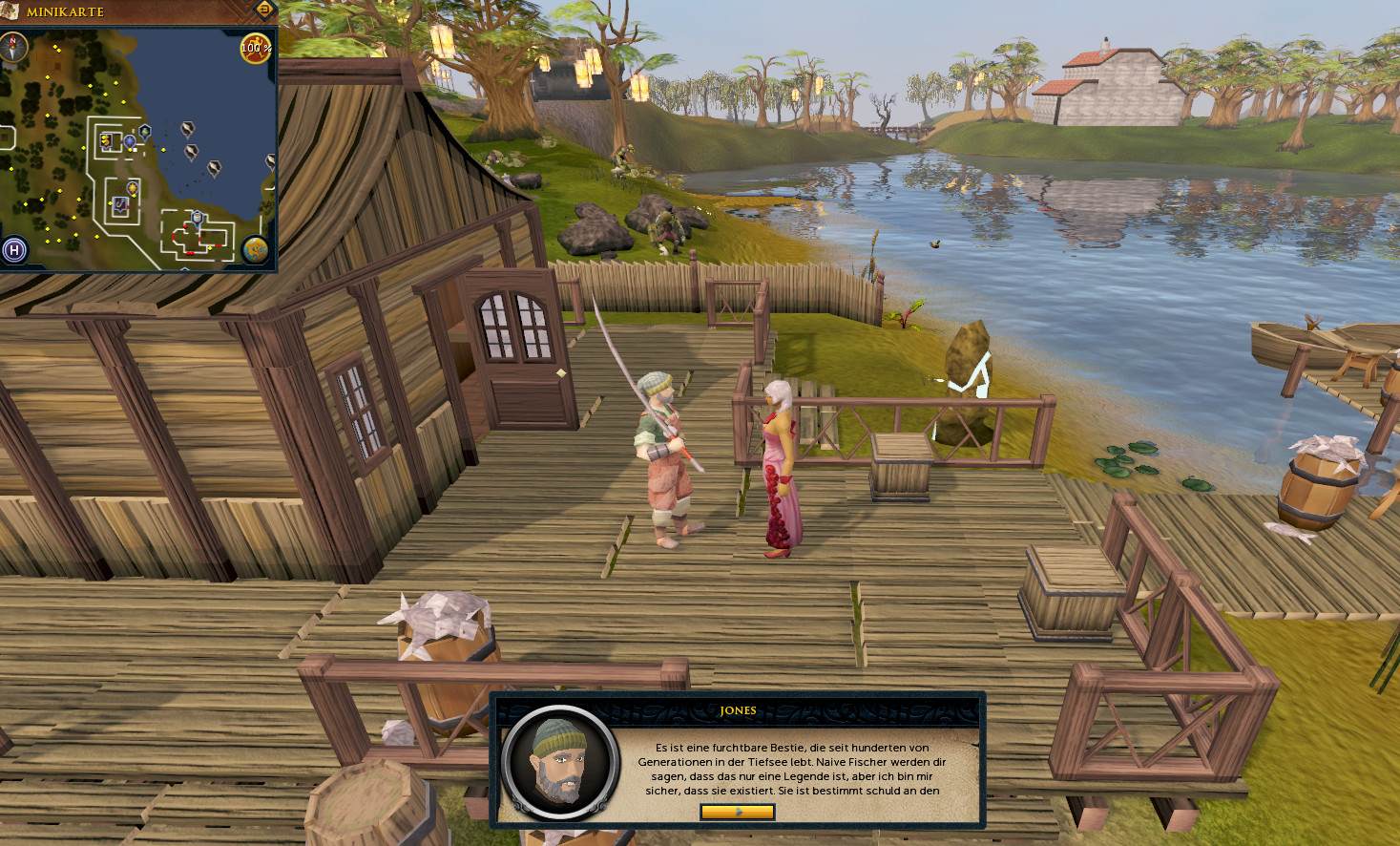
Task: Click the Minikarte title map icon
Action: pos(10,11)
